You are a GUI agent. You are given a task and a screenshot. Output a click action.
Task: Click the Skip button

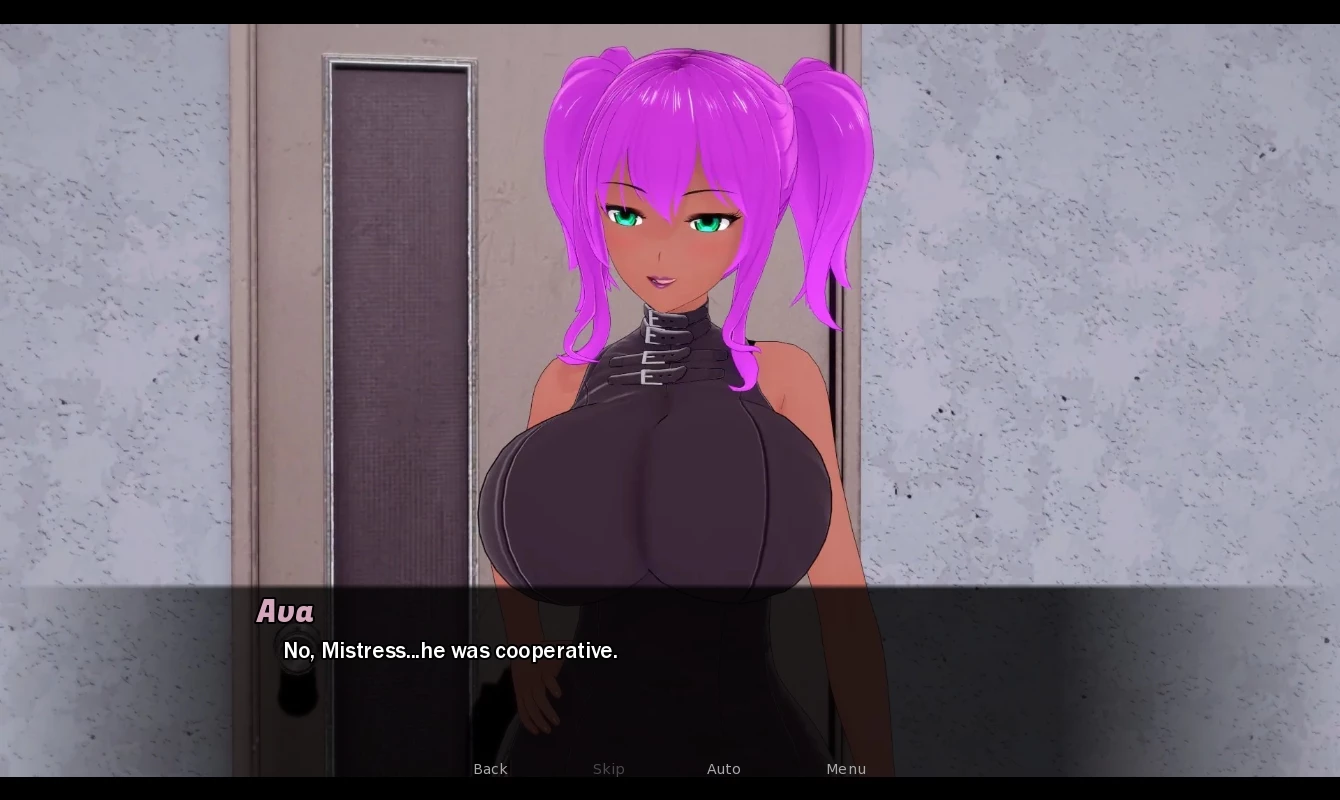click(608, 769)
